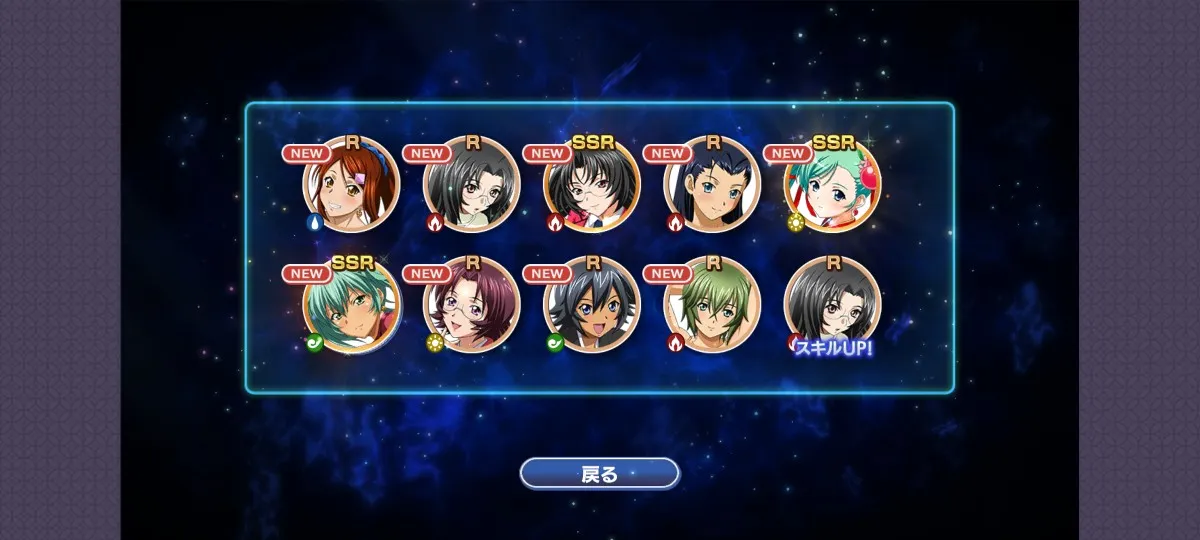Choose the SSR mint-haired character with red ornament
1200x540 pixels.
point(832,184)
